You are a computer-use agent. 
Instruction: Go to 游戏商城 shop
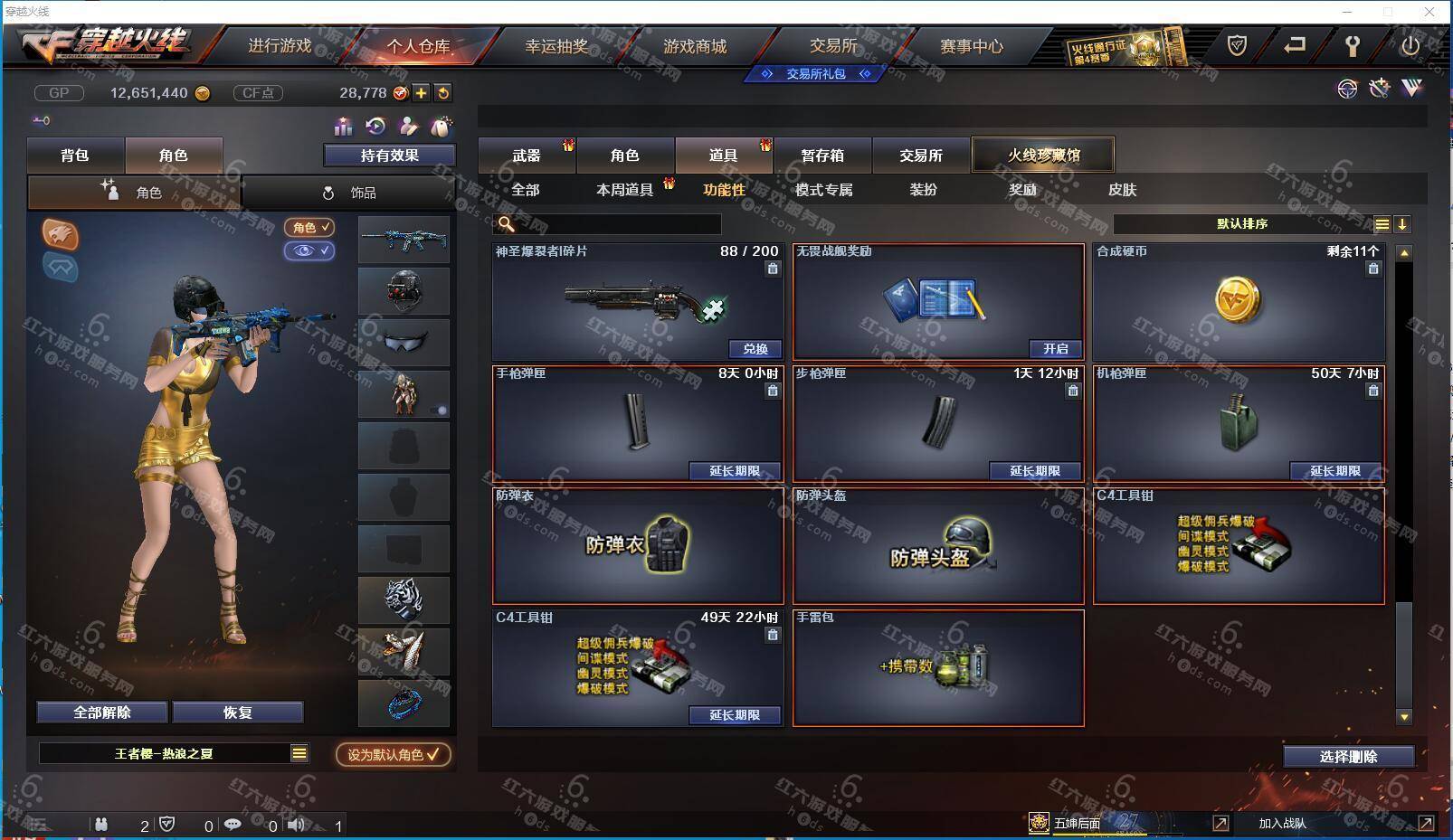pyautogui.click(x=695, y=46)
